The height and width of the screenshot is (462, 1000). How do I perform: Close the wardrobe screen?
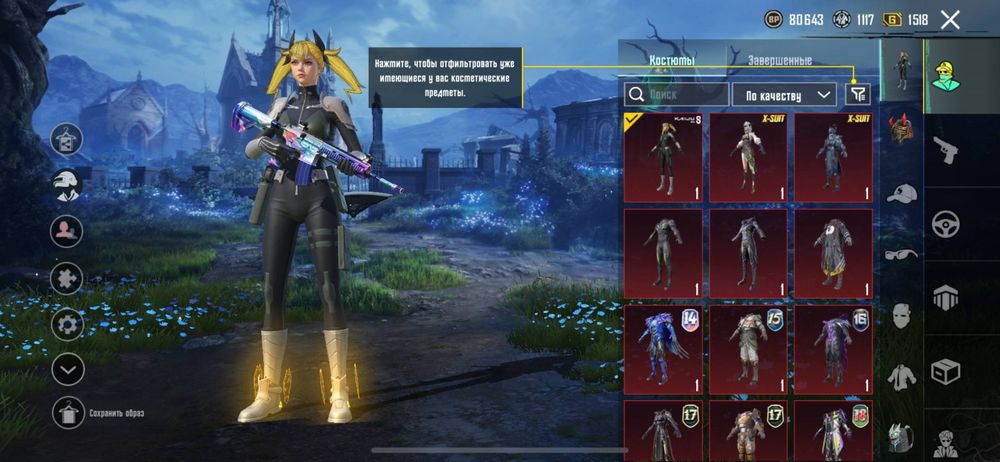950,19
